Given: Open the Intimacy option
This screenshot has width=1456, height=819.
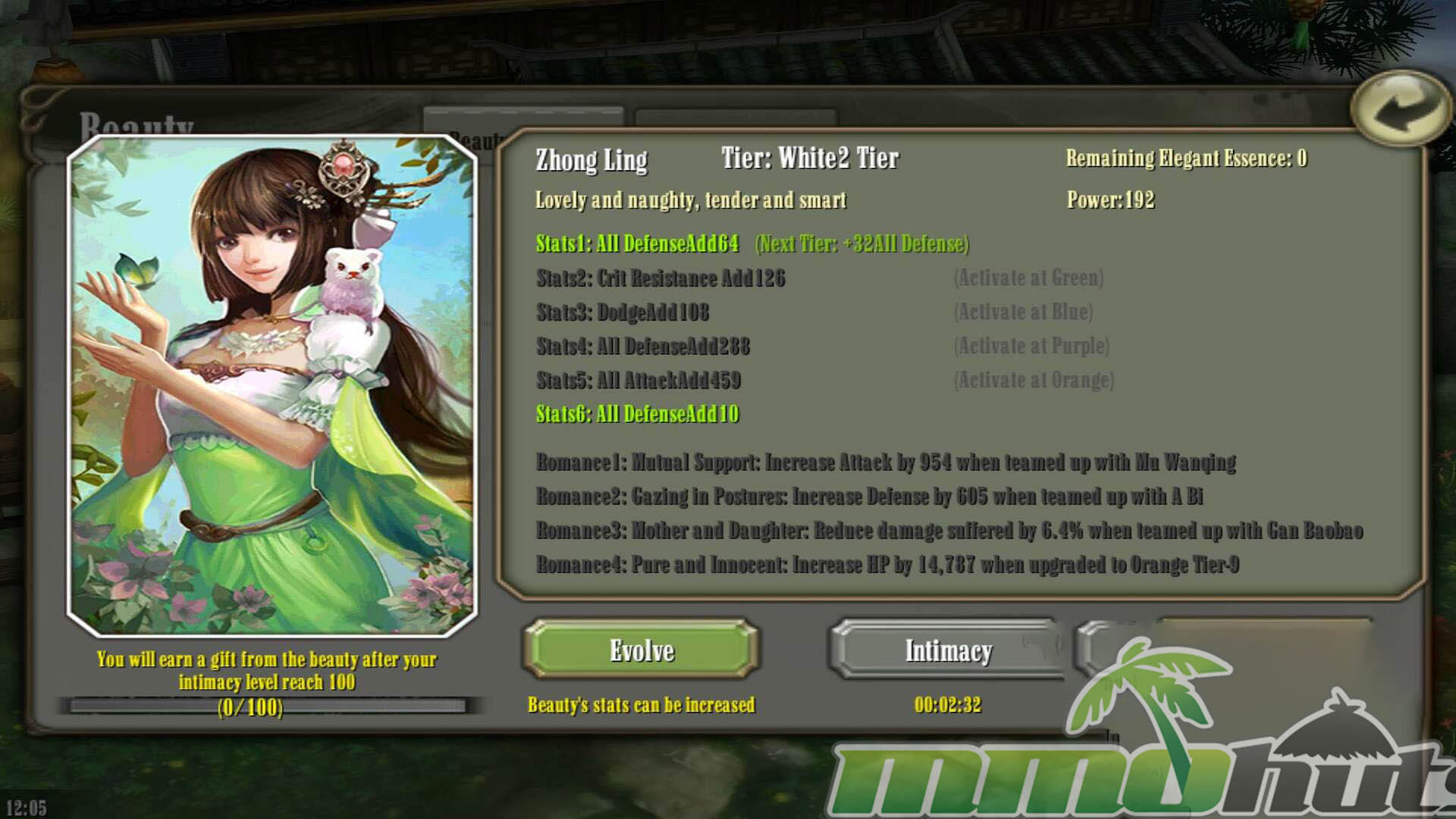Looking at the screenshot, I should click(948, 650).
